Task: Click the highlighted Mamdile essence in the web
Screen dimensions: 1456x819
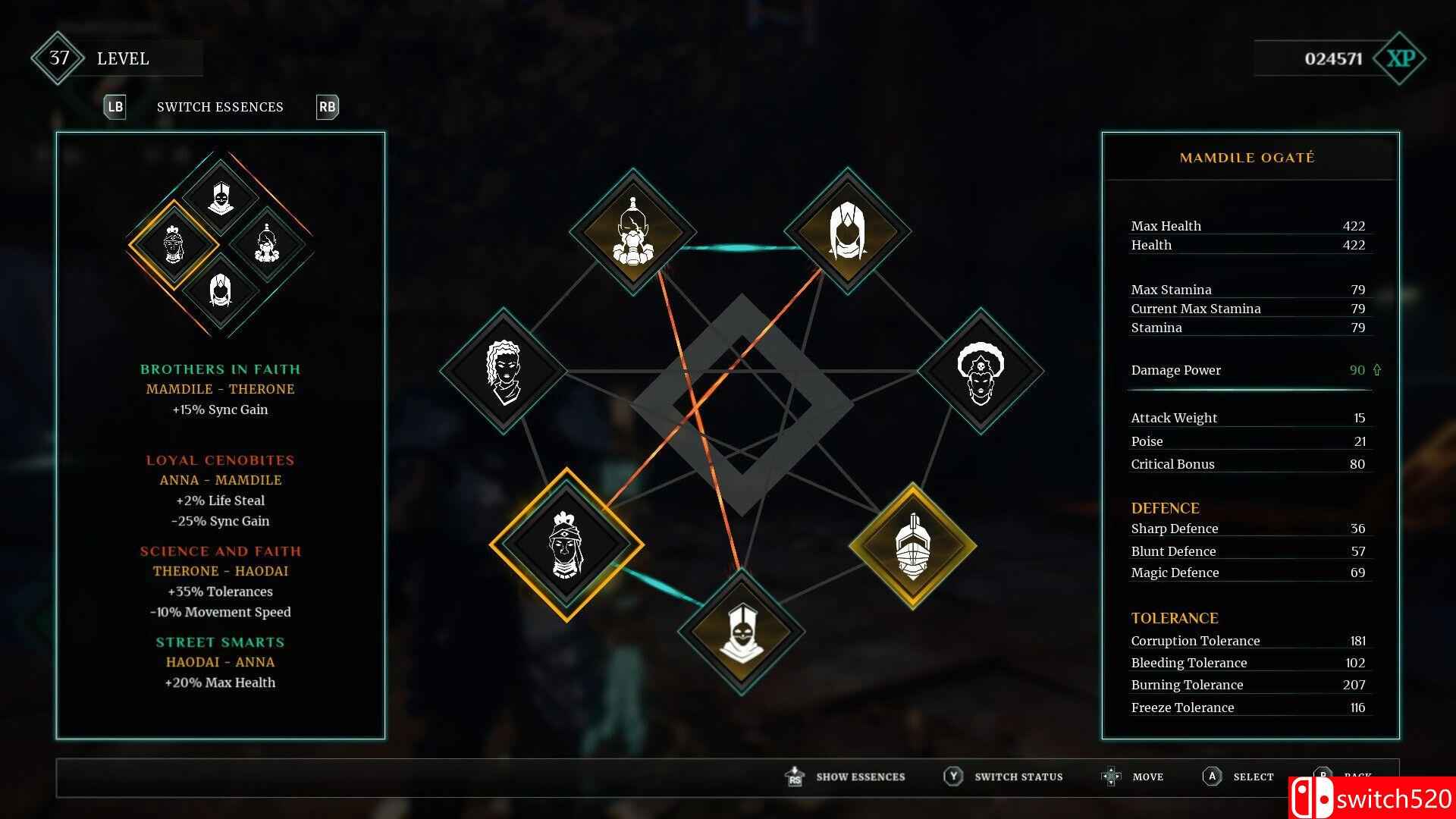Action: coord(566,544)
